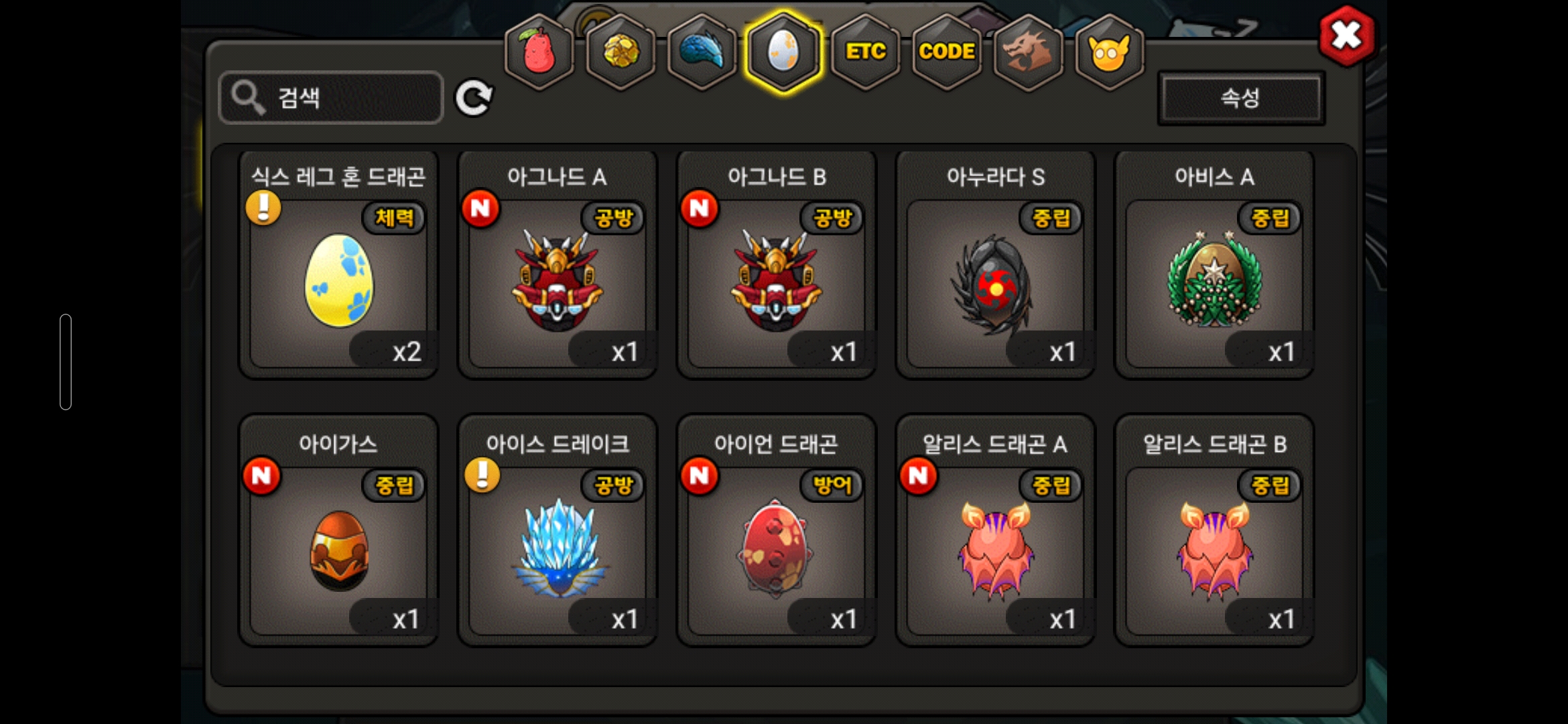Show the brown dragon head tab
Screen dimensions: 1568x724
click(x=1028, y=52)
